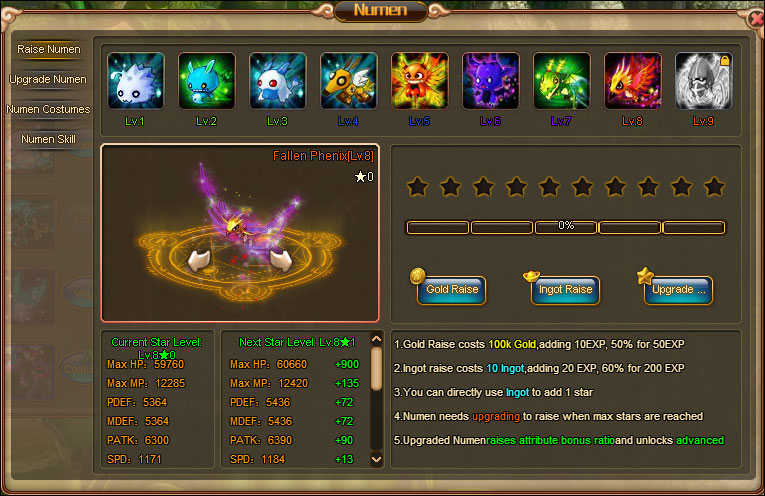Show the Numen Costumes tab
This screenshot has height=496, width=765.
pos(49,109)
